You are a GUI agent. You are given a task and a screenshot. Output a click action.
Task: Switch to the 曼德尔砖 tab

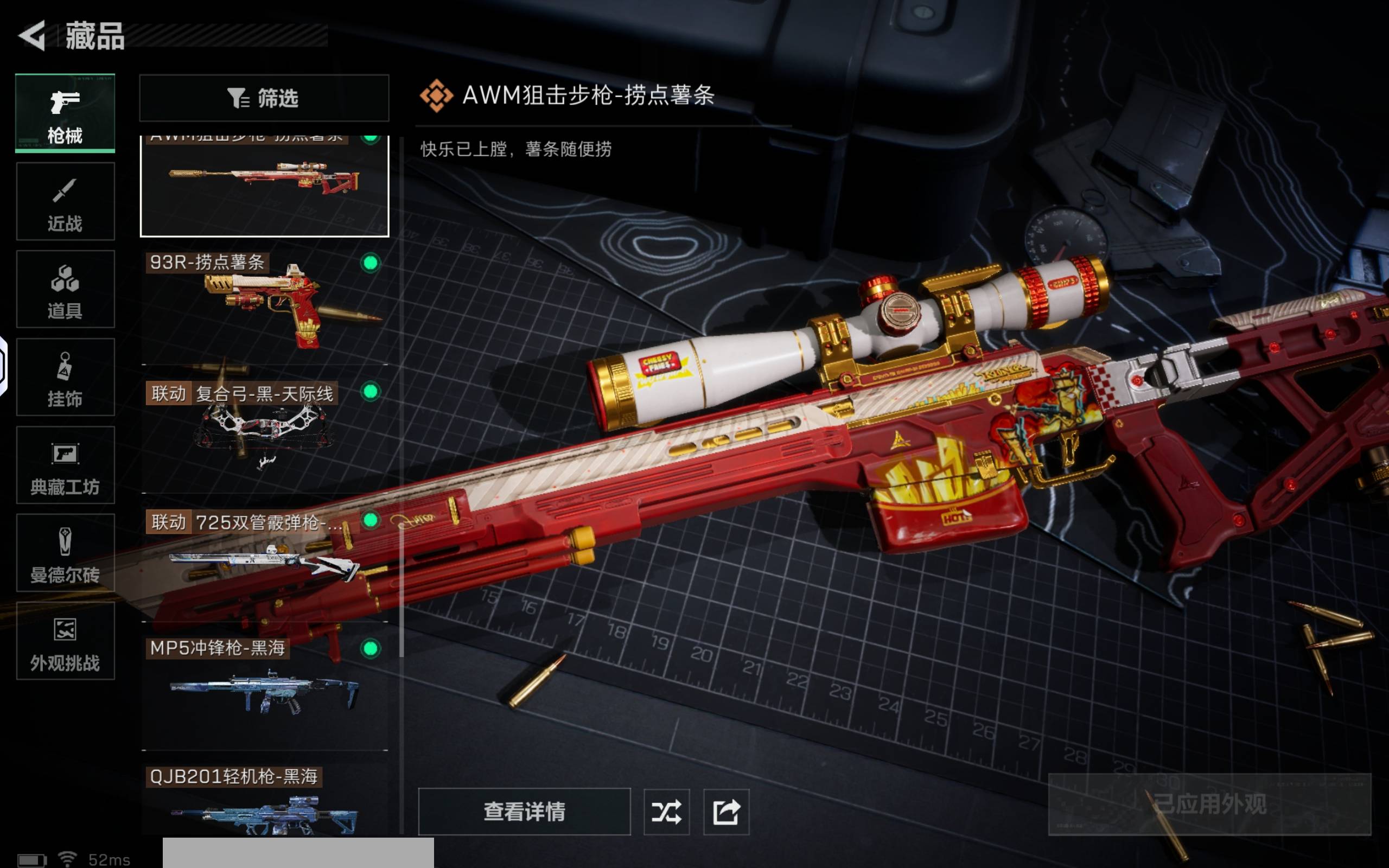(65, 553)
